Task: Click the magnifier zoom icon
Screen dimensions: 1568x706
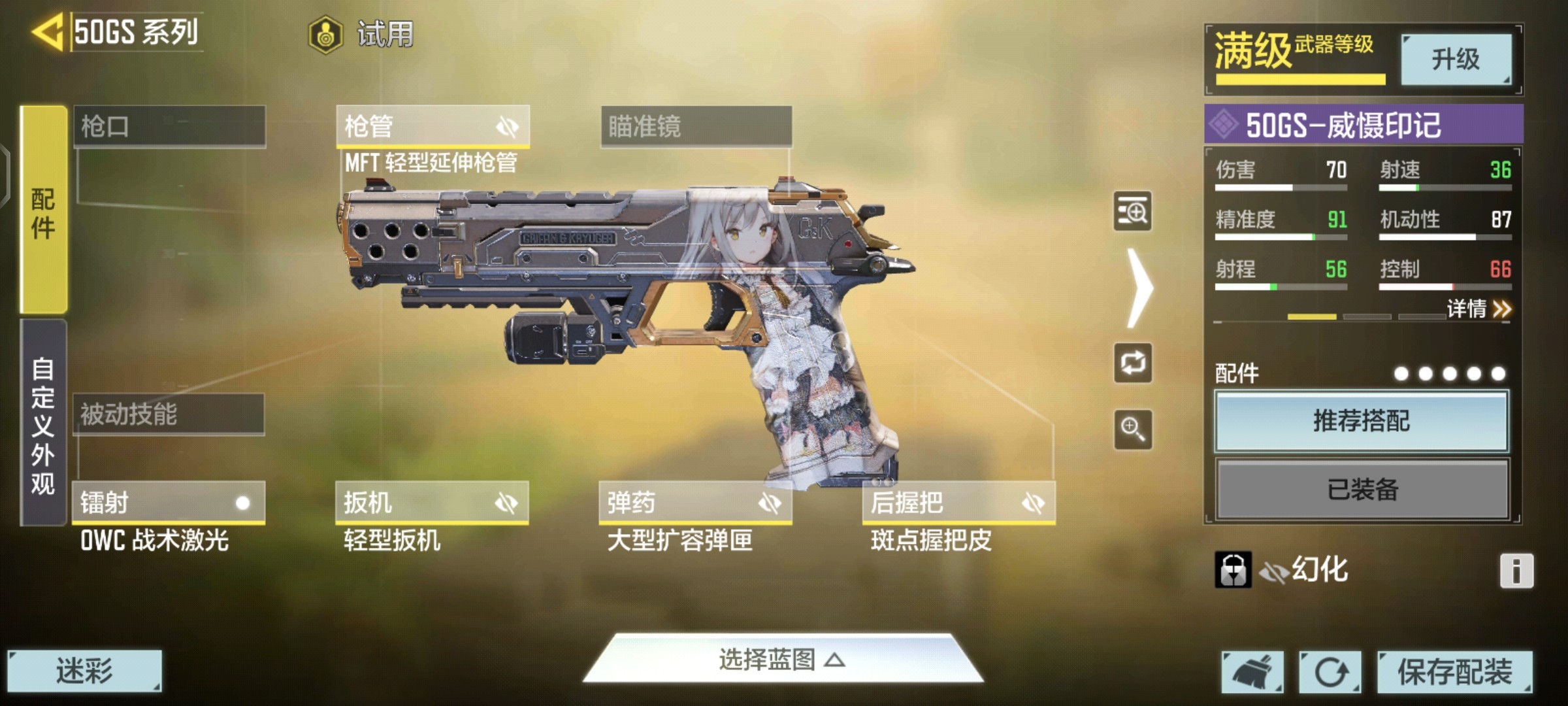Action: click(1132, 429)
